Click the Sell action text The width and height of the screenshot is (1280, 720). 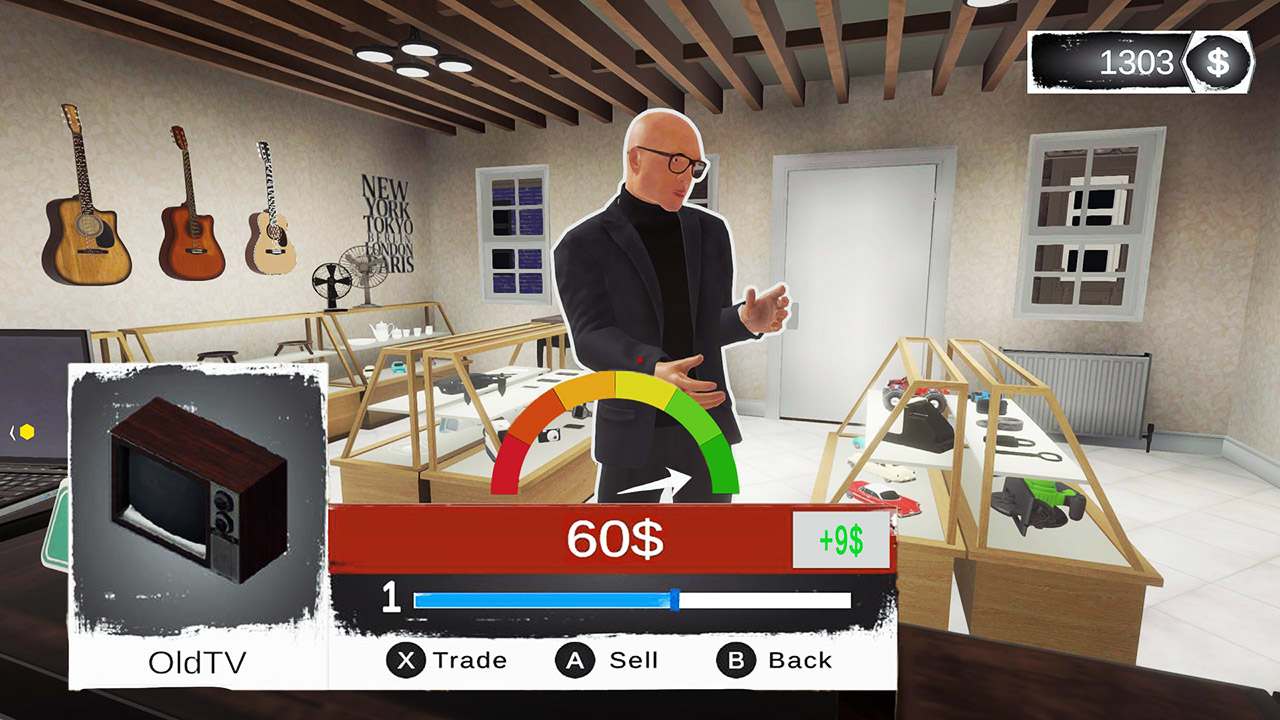[632, 660]
